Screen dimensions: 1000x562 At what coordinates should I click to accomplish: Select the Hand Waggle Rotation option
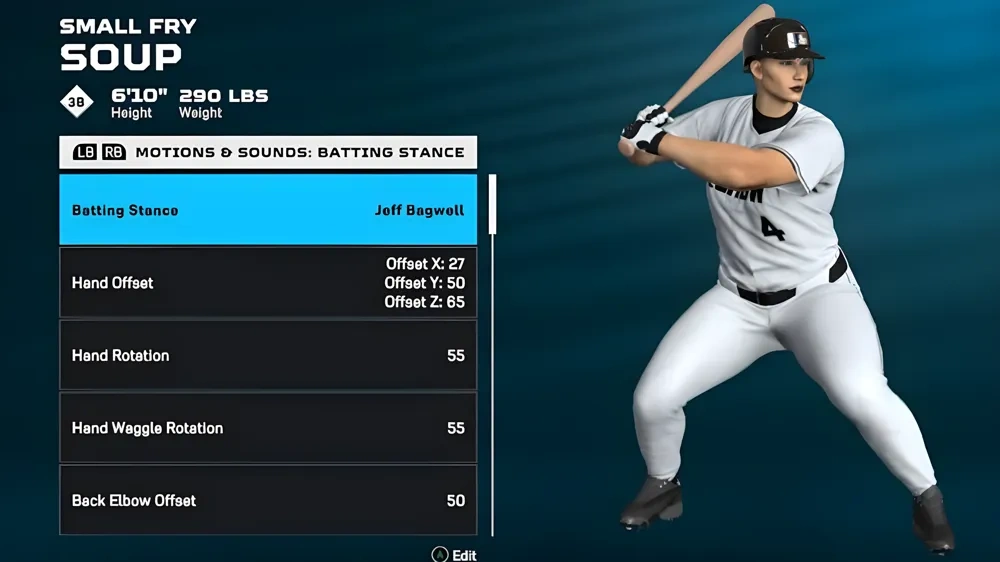(268, 428)
